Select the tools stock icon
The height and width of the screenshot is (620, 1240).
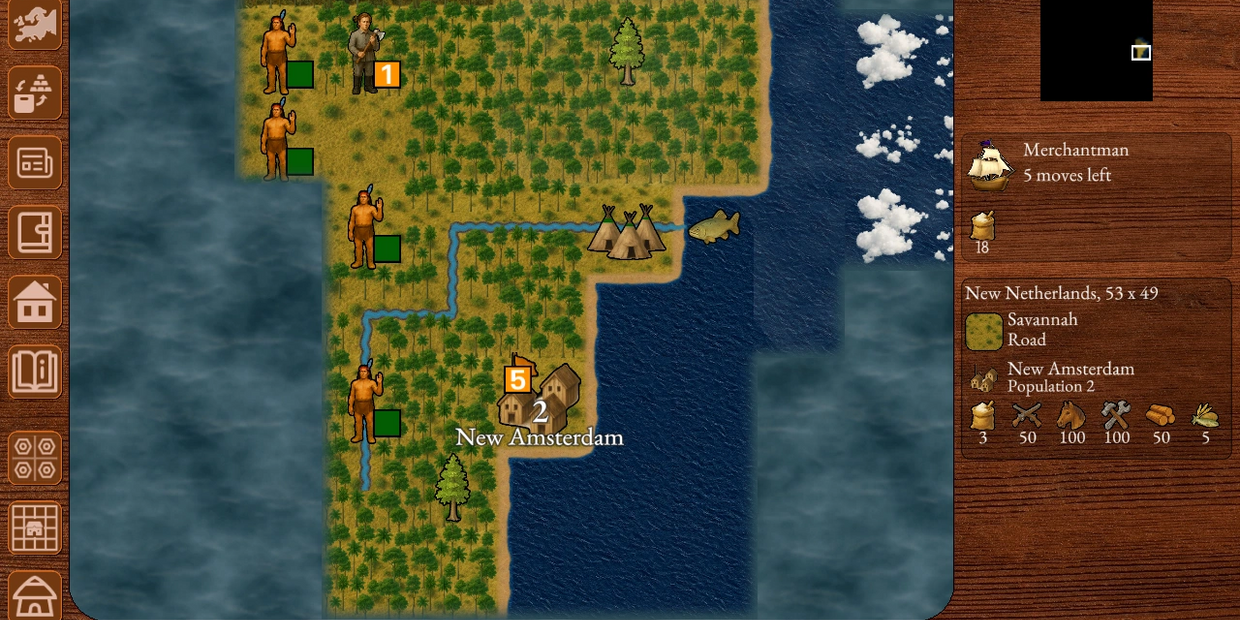tap(1116, 415)
